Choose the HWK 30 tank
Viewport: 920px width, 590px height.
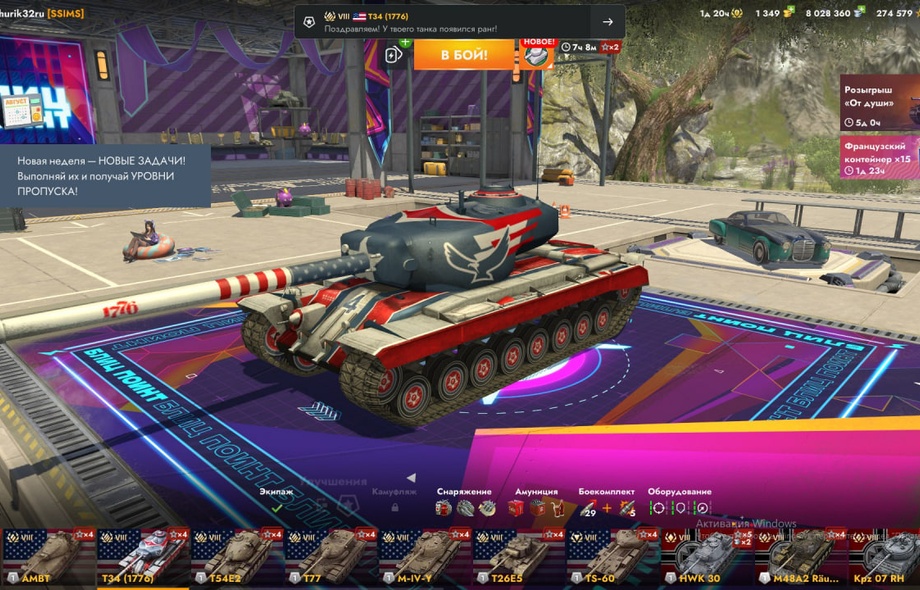(x=705, y=556)
